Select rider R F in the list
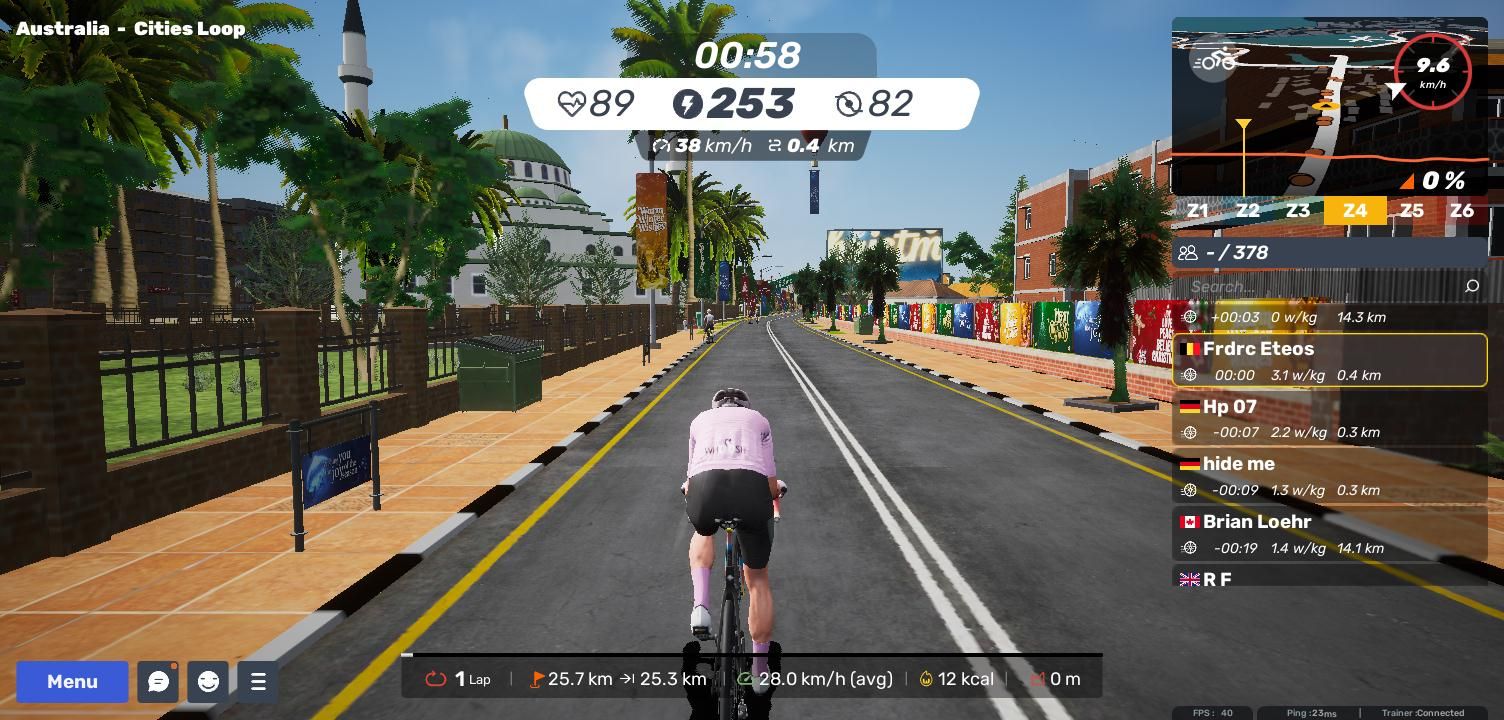 point(1329,578)
